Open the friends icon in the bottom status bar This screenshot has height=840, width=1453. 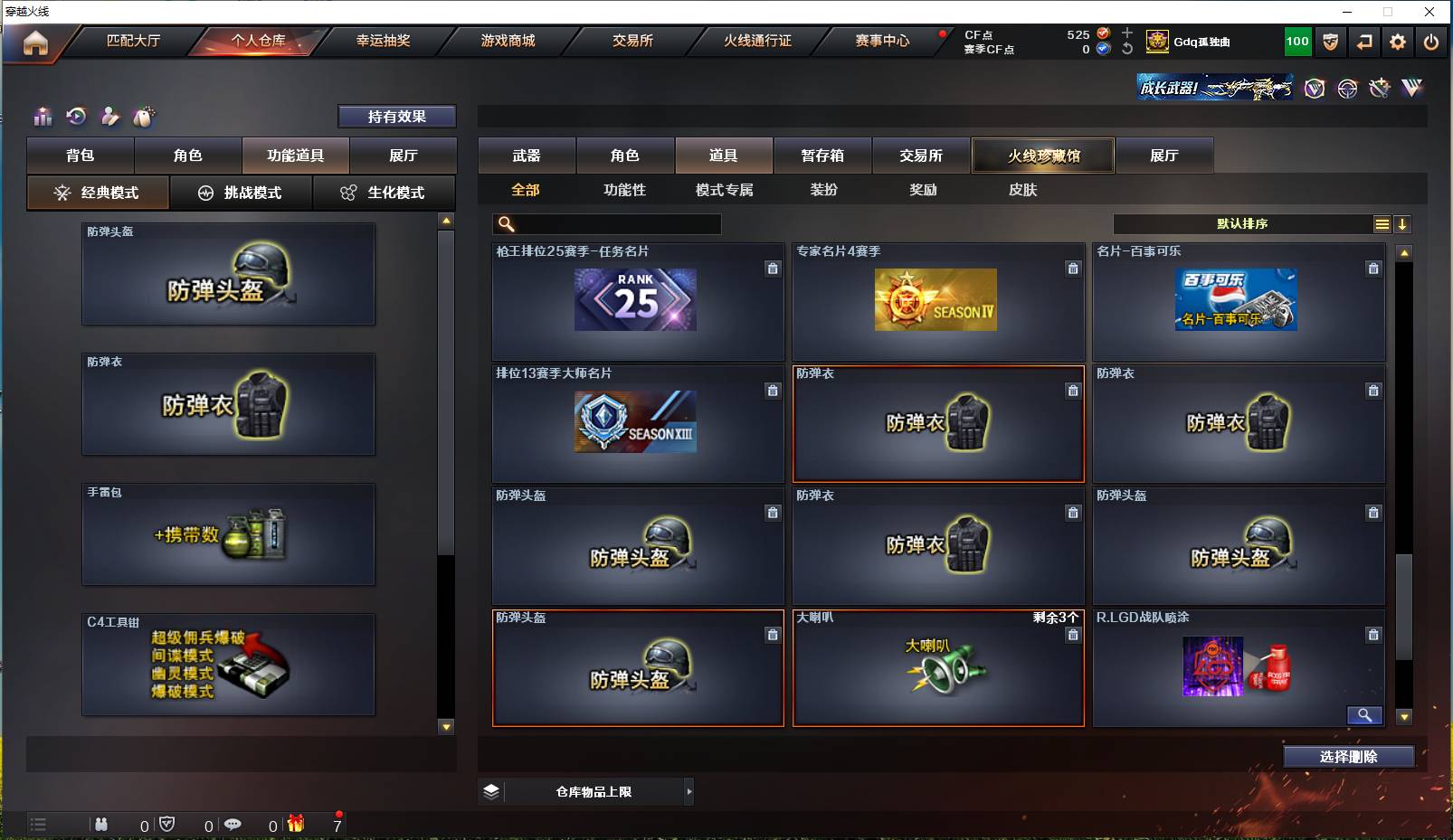coord(100,825)
